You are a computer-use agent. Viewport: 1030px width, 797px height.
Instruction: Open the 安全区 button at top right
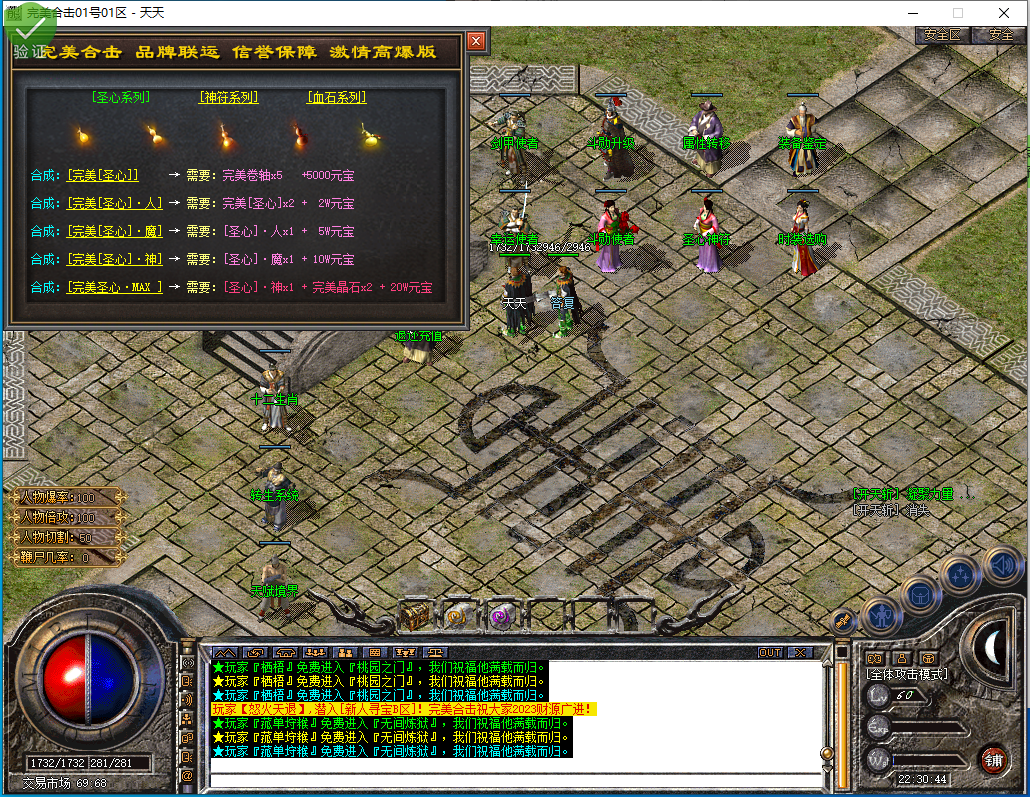tap(942, 34)
